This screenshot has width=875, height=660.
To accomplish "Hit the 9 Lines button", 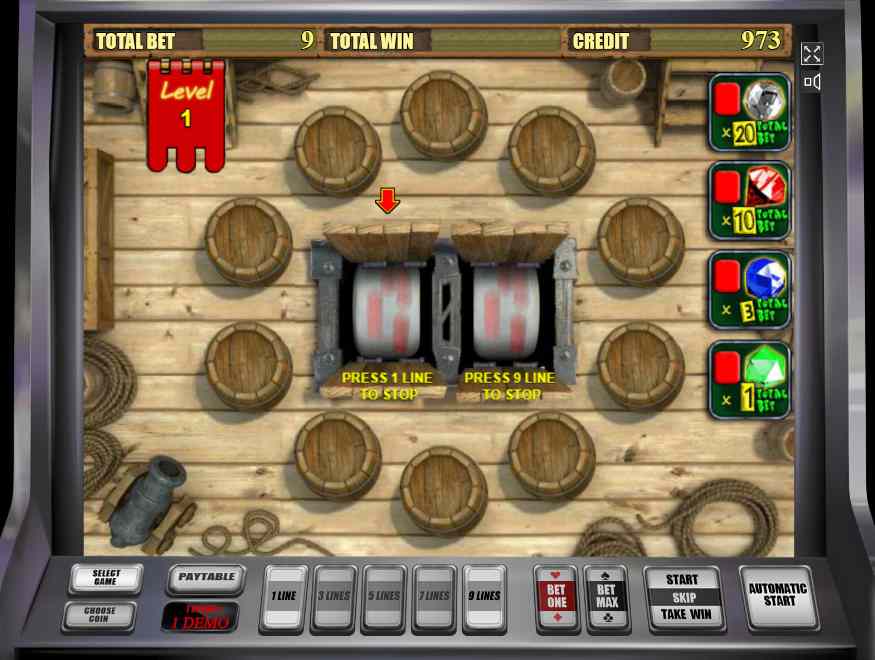I will coord(485,597).
